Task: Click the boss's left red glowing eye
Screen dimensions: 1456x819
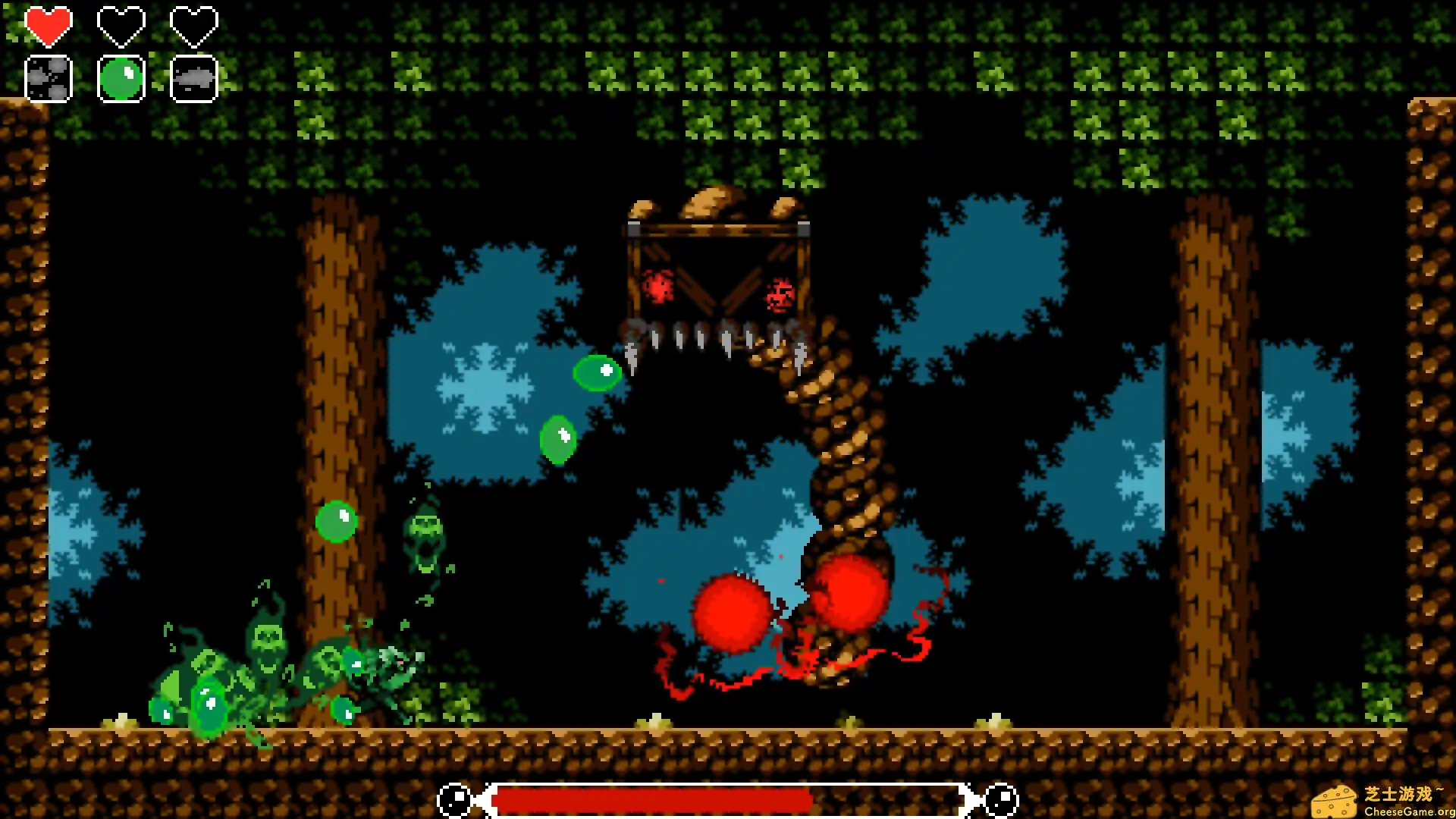Action: tap(659, 286)
